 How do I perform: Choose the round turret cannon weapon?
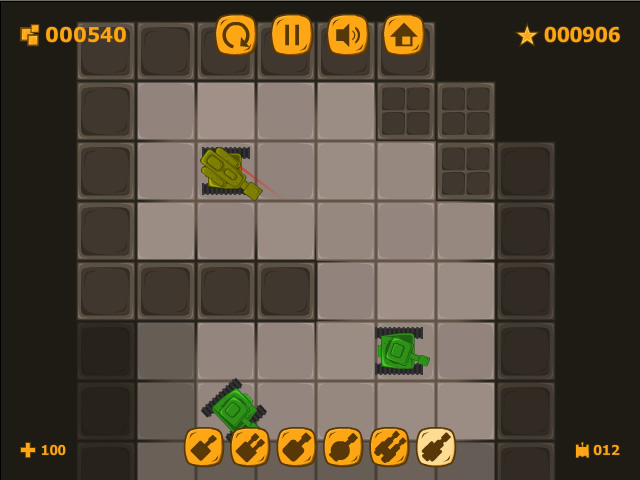click(343, 447)
